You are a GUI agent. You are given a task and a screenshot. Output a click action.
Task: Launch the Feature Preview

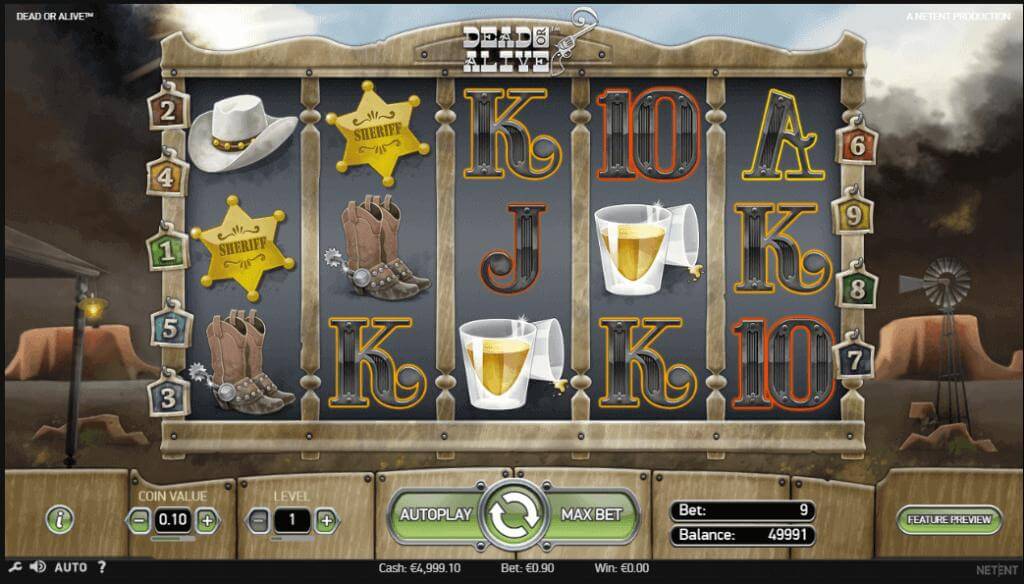949,519
